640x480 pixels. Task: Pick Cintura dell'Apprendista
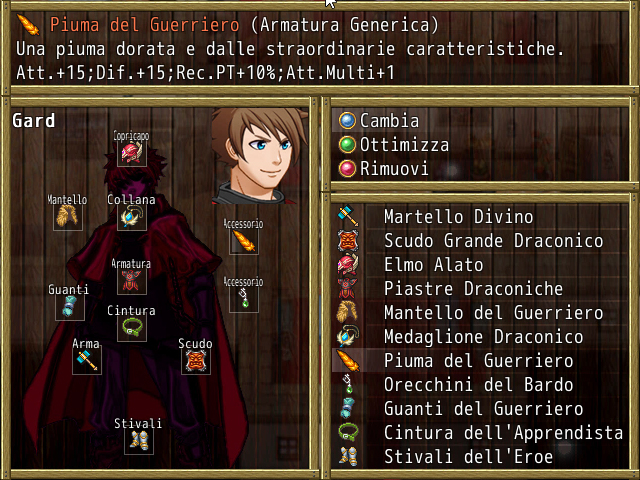(503, 433)
